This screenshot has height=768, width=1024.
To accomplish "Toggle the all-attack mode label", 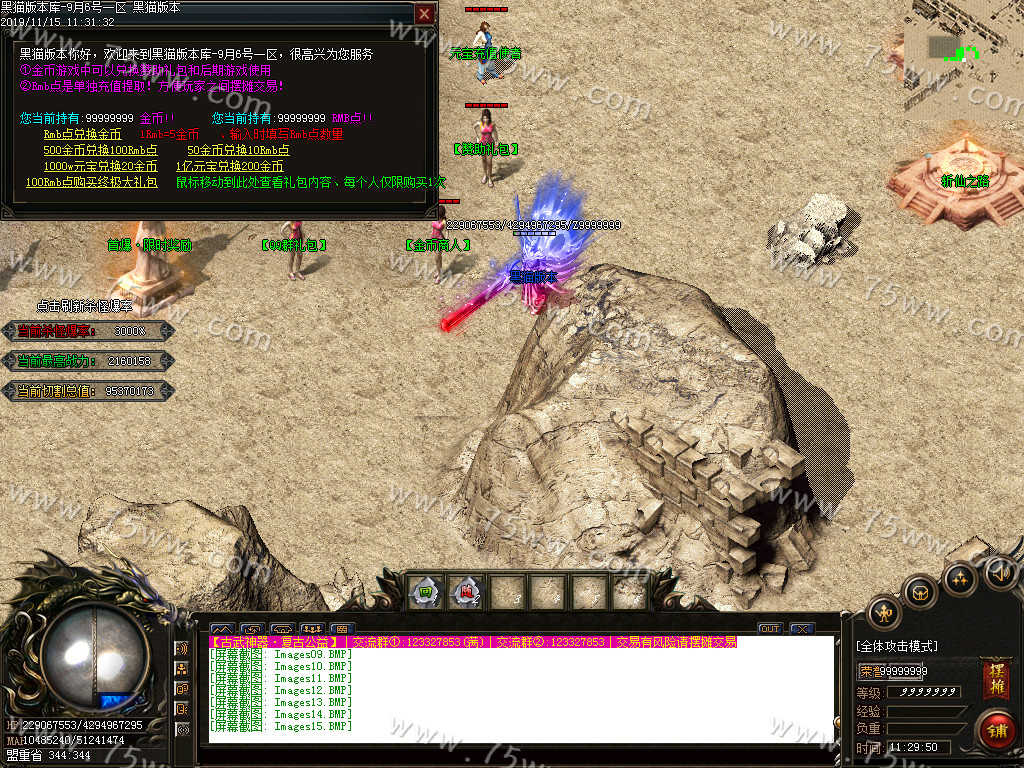I will 897,646.
